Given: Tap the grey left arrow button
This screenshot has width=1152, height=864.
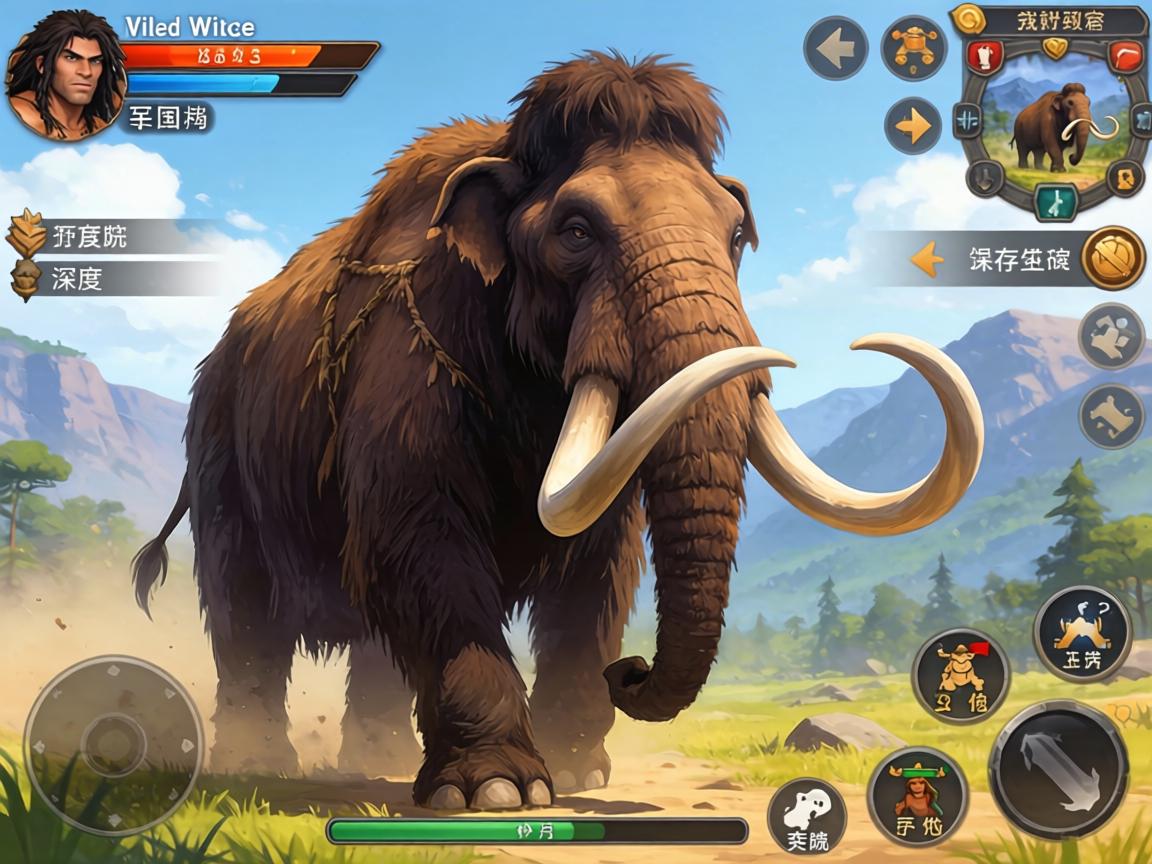Looking at the screenshot, I should click(x=835, y=48).
